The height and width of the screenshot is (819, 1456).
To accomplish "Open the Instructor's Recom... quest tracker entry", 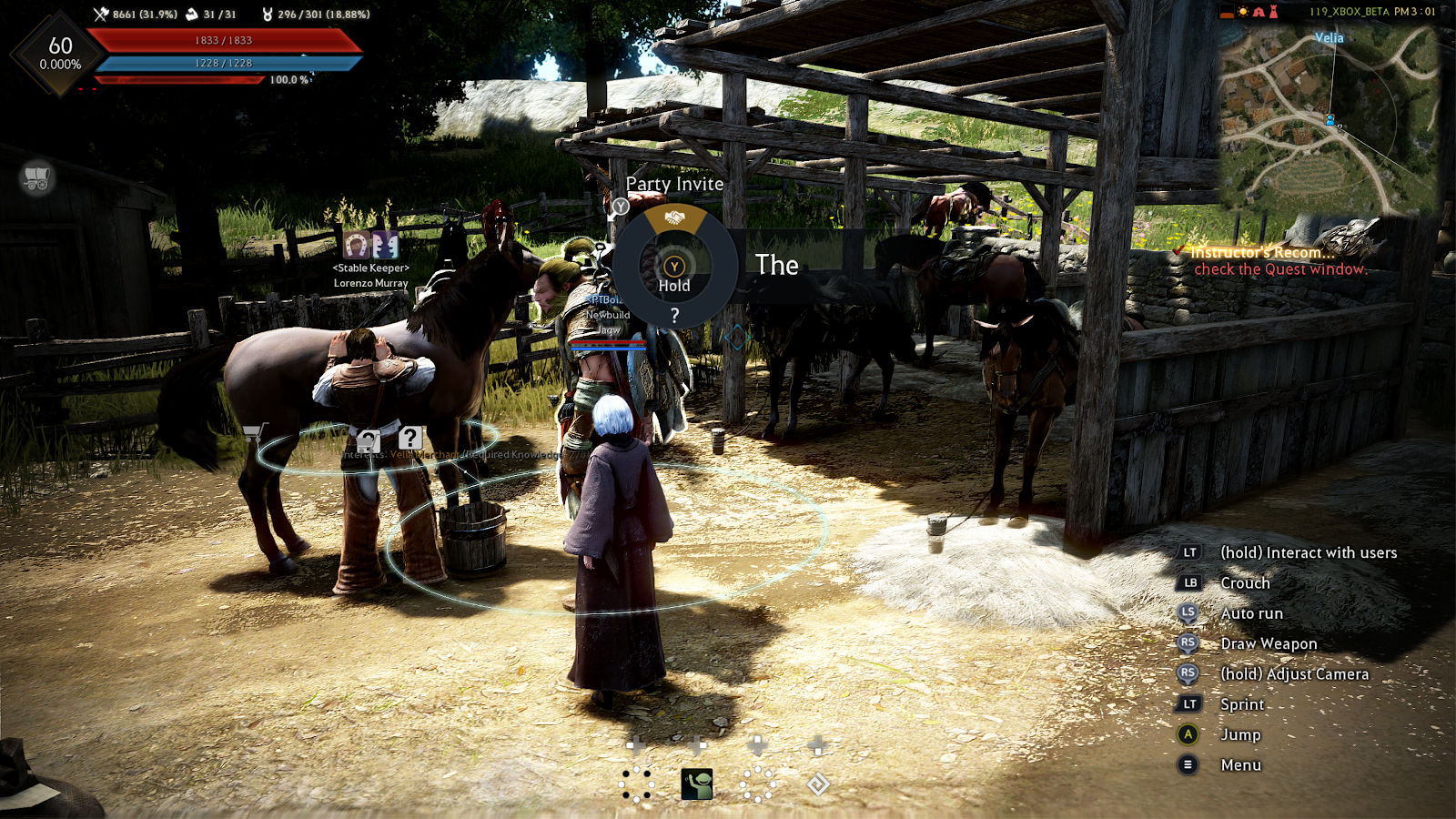I will (1263, 252).
